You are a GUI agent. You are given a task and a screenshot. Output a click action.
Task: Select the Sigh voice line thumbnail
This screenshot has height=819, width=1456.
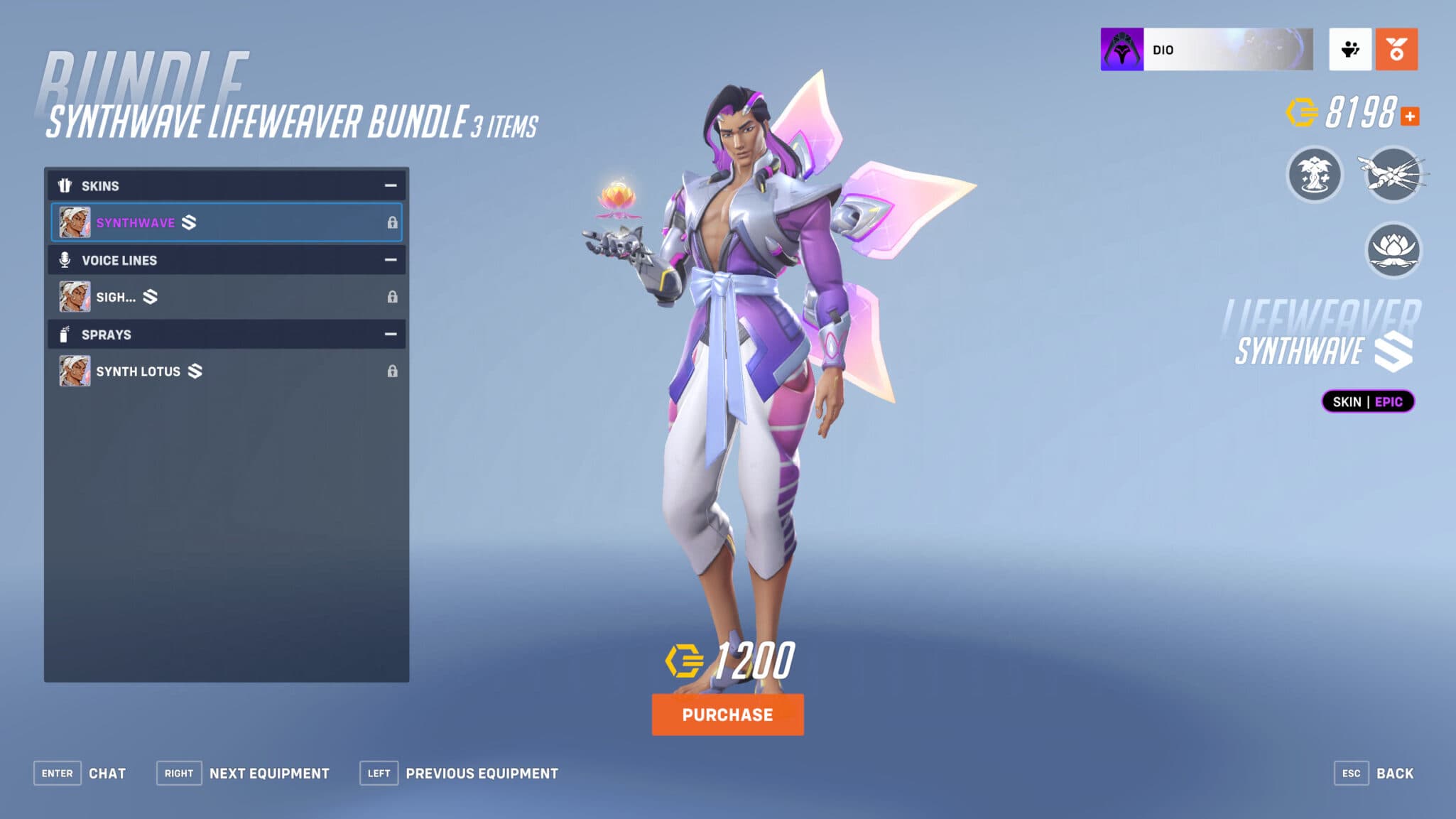pos(76,296)
